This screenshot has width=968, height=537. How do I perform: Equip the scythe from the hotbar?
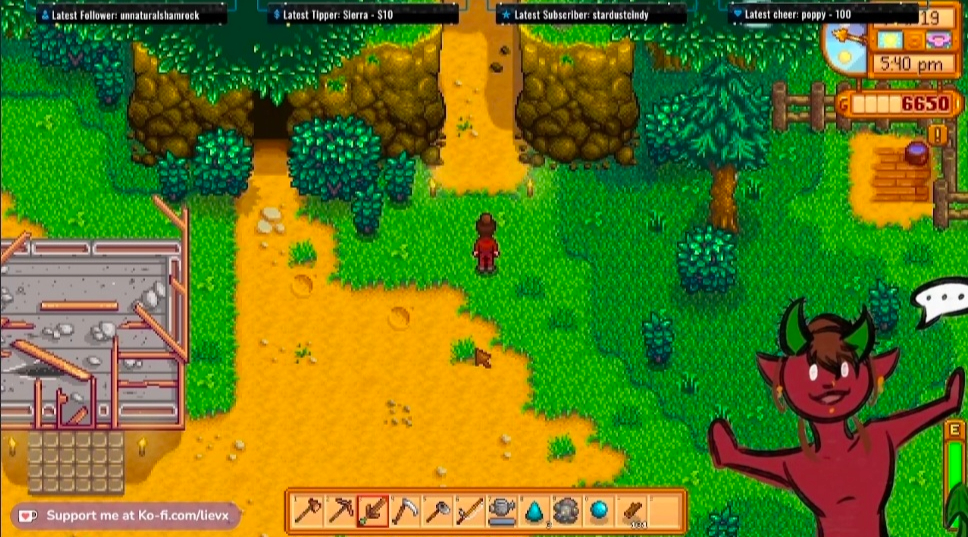click(x=405, y=512)
